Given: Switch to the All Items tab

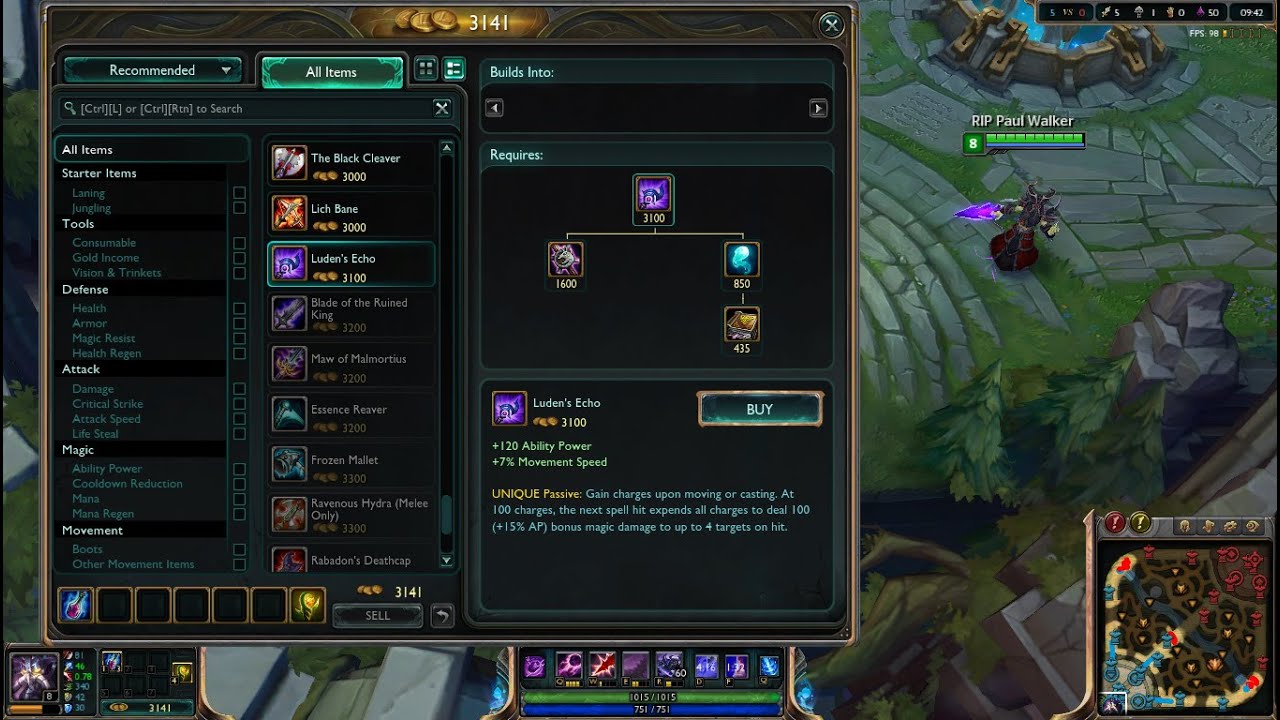Looking at the screenshot, I should (x=331, y=71).
